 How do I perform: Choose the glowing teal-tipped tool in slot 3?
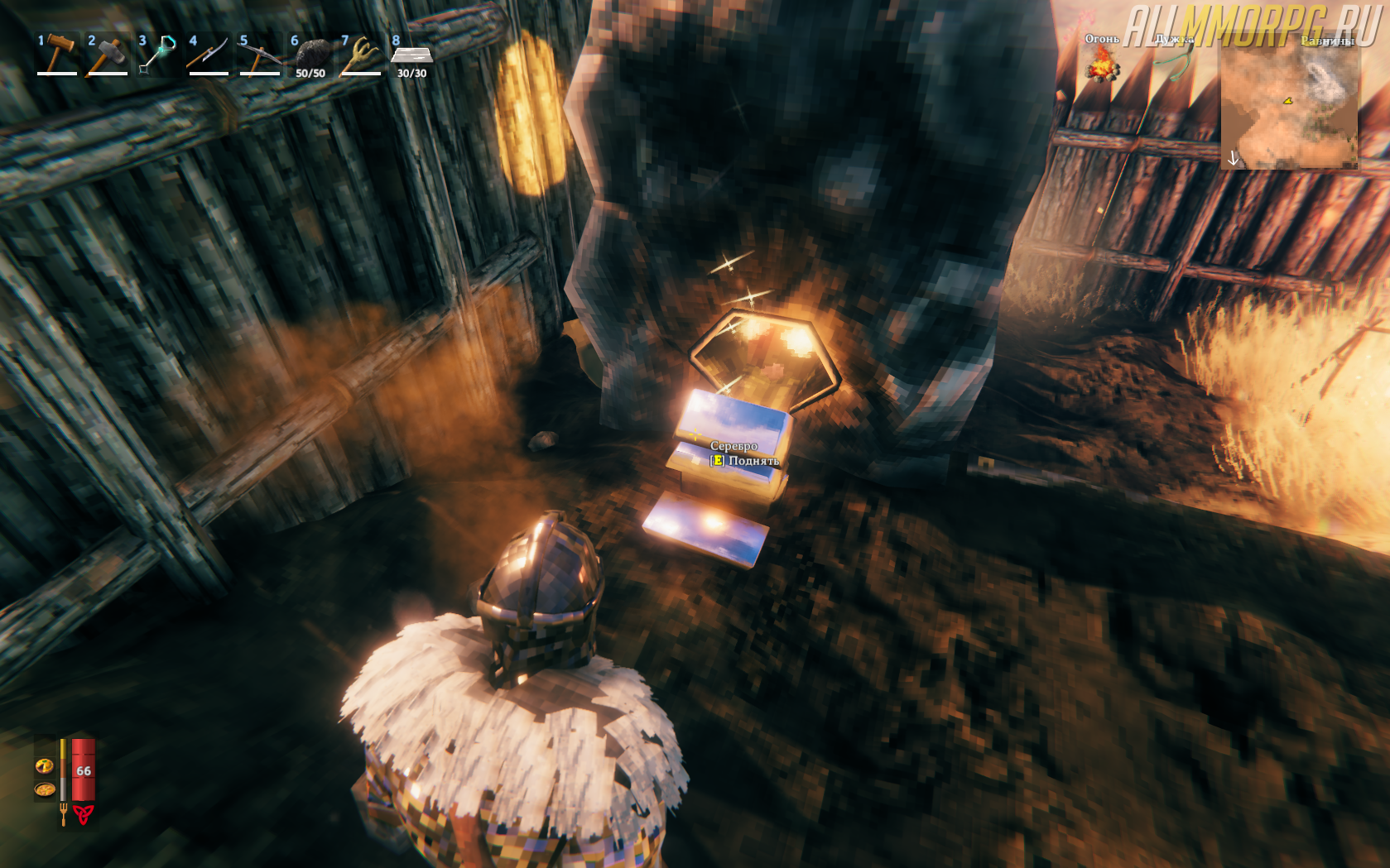(158, 55)
